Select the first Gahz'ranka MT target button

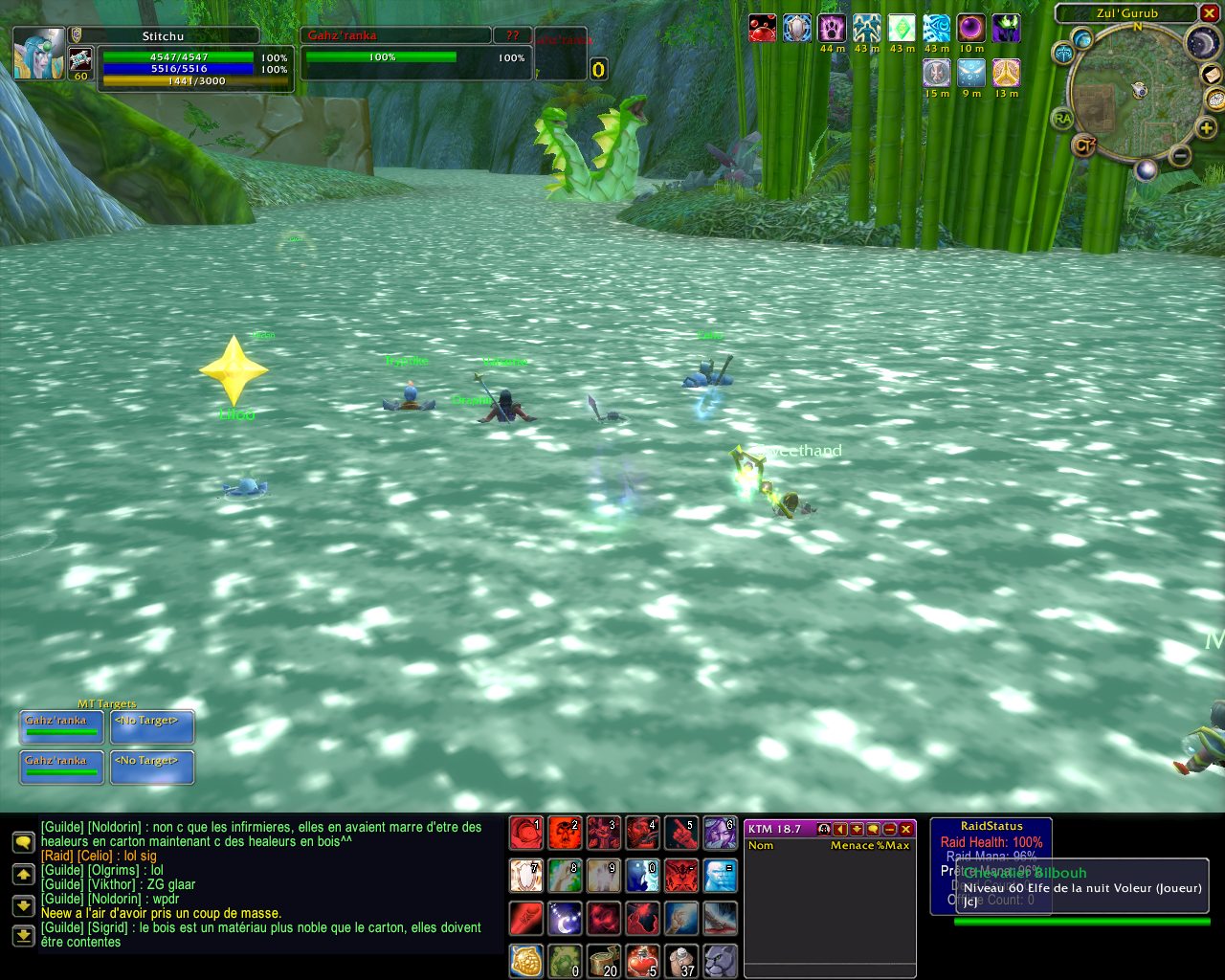click(x=62, y=727)
